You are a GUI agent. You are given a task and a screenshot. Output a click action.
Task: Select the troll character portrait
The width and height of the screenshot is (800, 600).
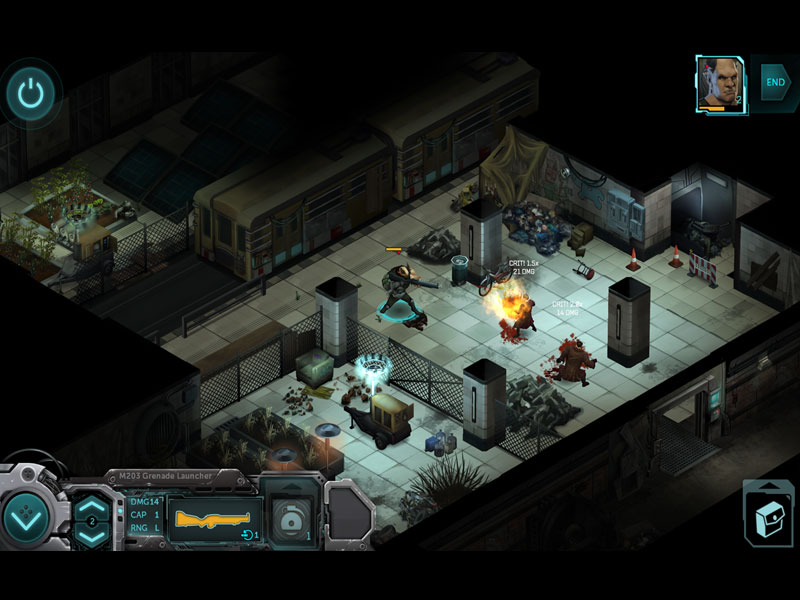coord(717,82)
